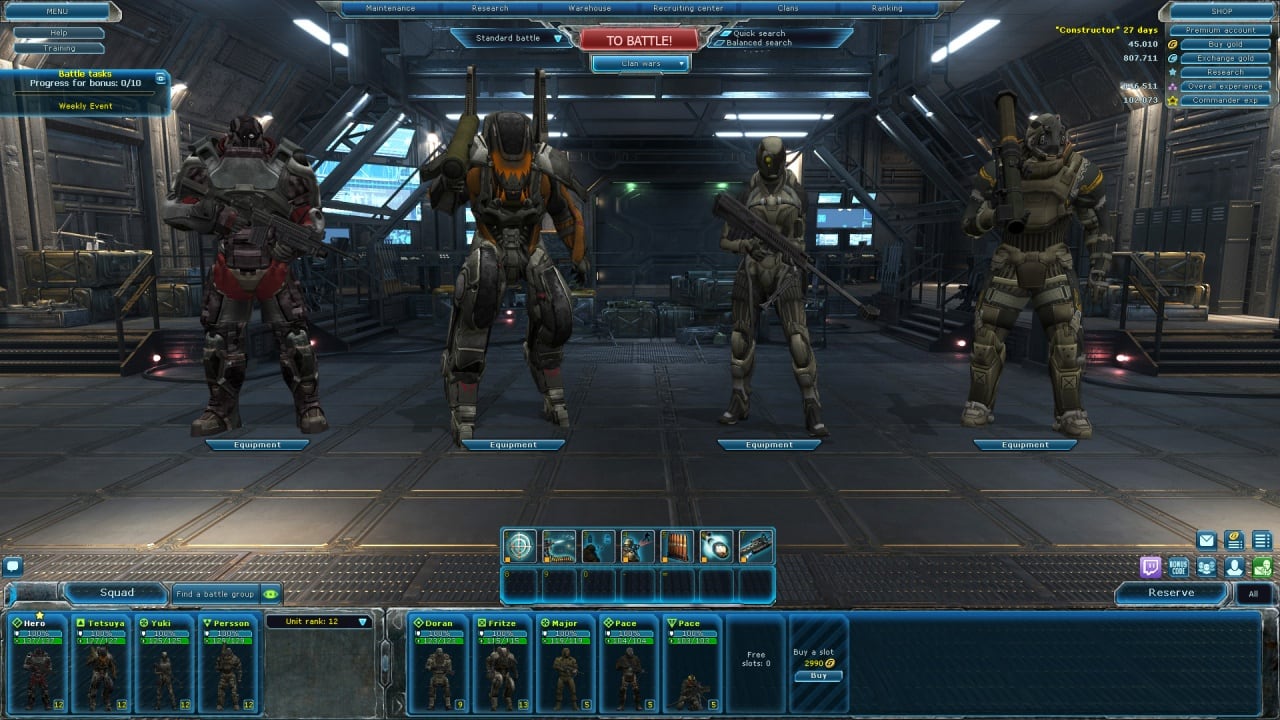Start the fight with TO BATTLE!
1280x720 pixels.
[x=639, y=40]
